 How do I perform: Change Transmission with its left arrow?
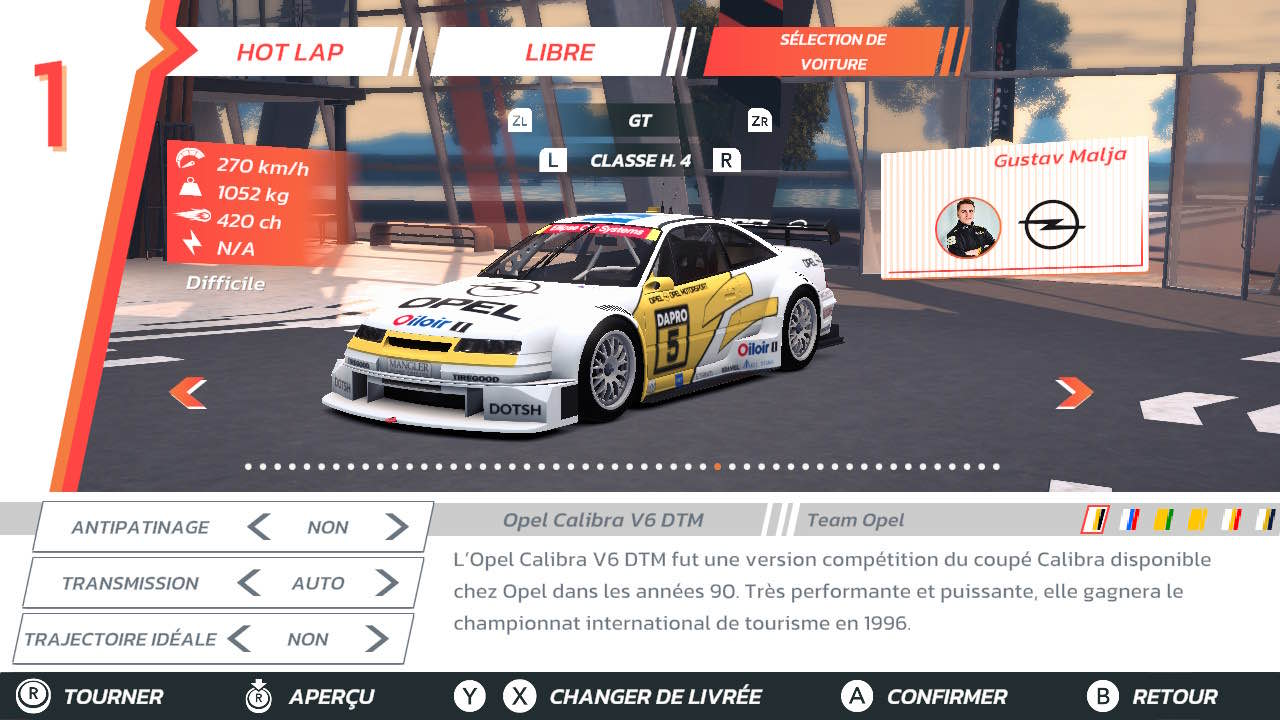[249, 583]
